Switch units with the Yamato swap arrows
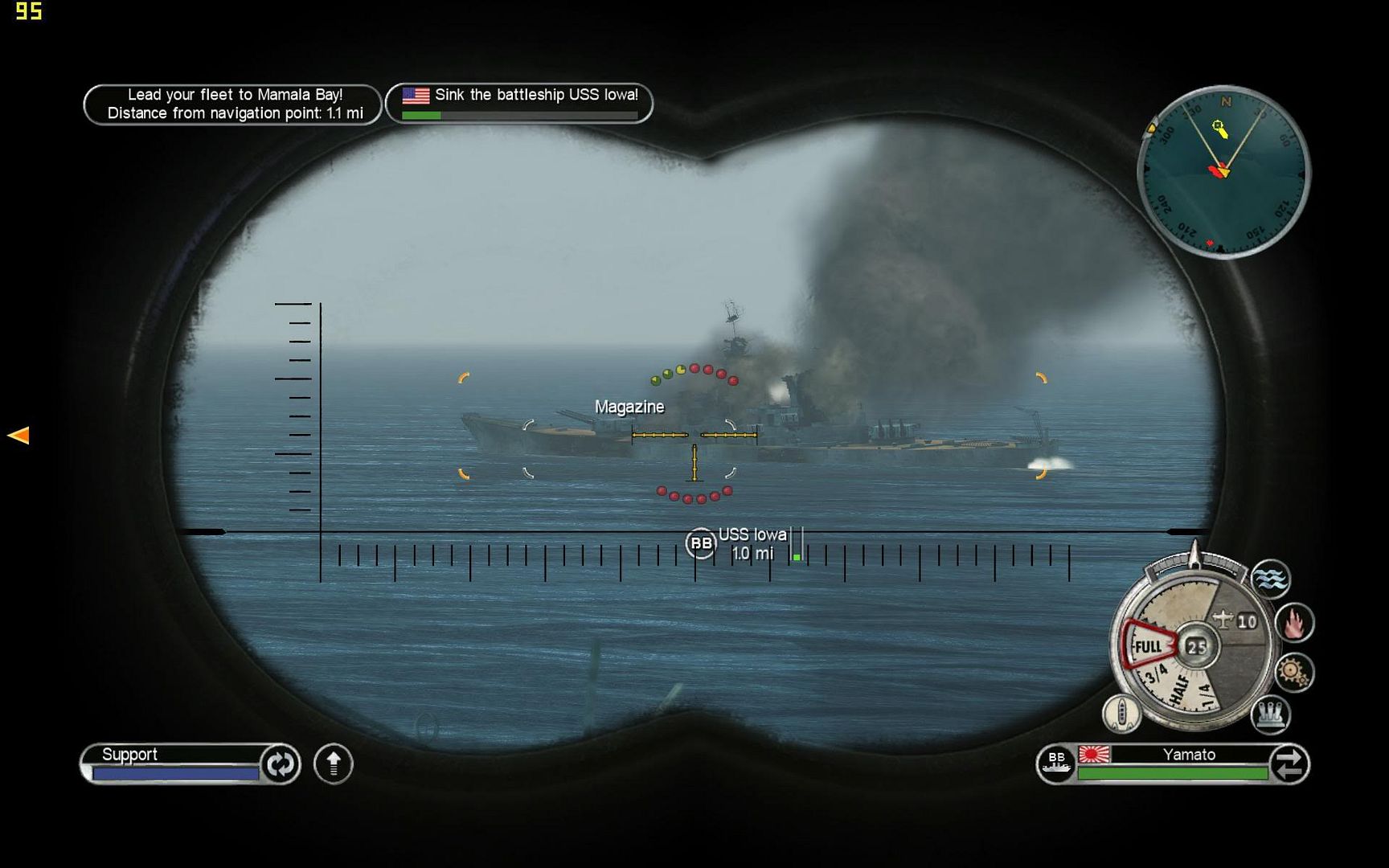The image size is (1389, 868). [1289, 764]
